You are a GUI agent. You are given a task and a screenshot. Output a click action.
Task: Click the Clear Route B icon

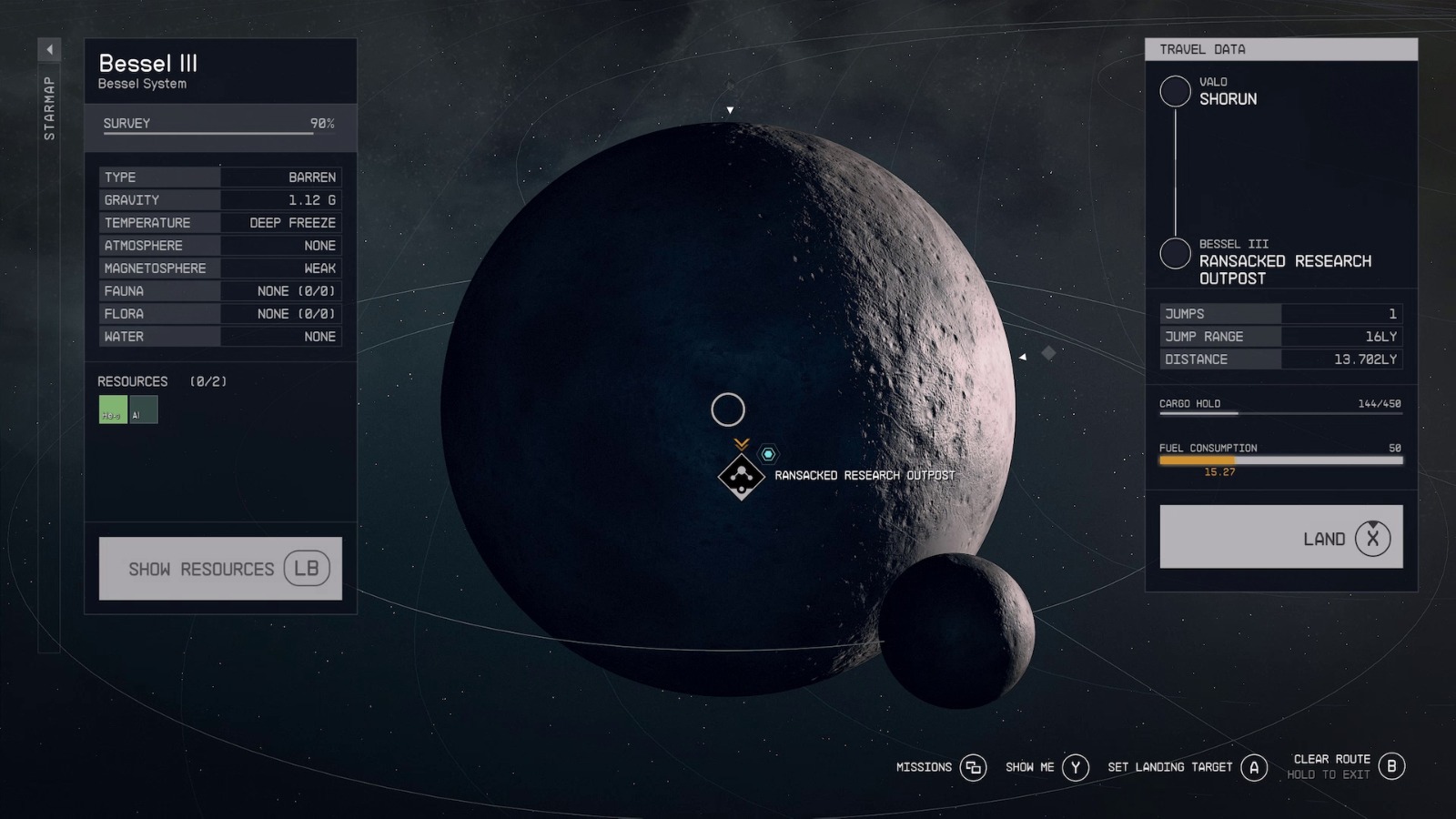click(x=1391, y=767)
